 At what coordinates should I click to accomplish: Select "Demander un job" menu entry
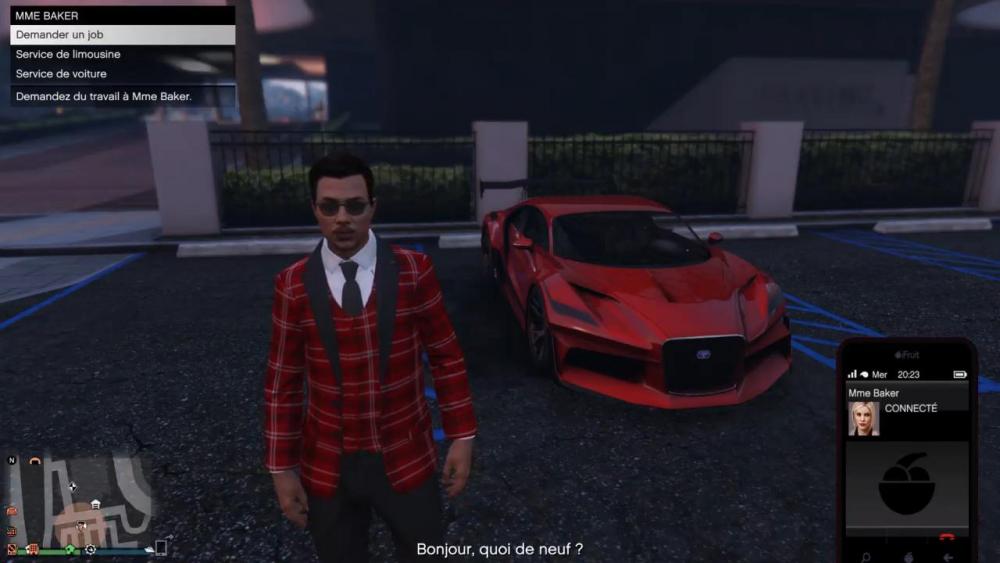point(122,35)
